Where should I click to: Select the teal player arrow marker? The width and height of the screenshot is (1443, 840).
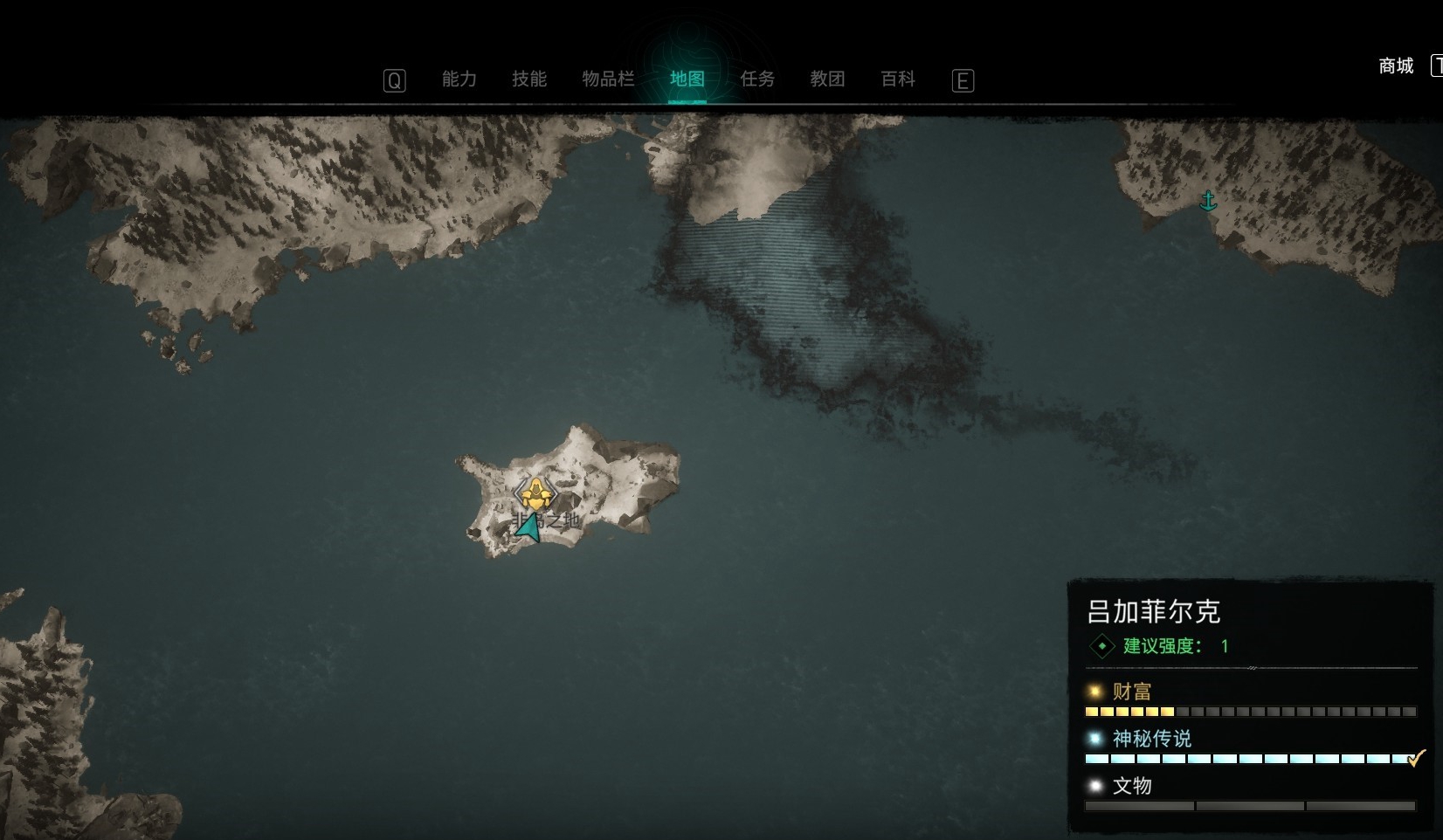pyautogui.click(x=528, y=527)
